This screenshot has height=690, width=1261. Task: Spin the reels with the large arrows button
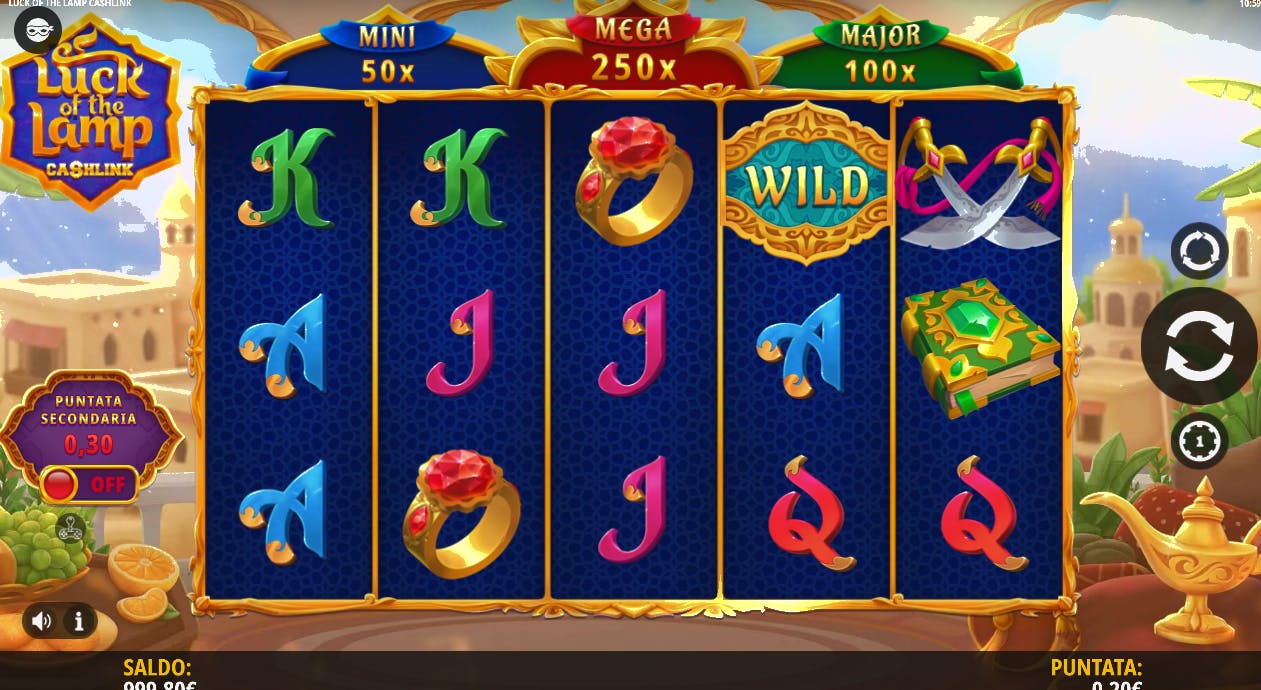pos(1199,345)
